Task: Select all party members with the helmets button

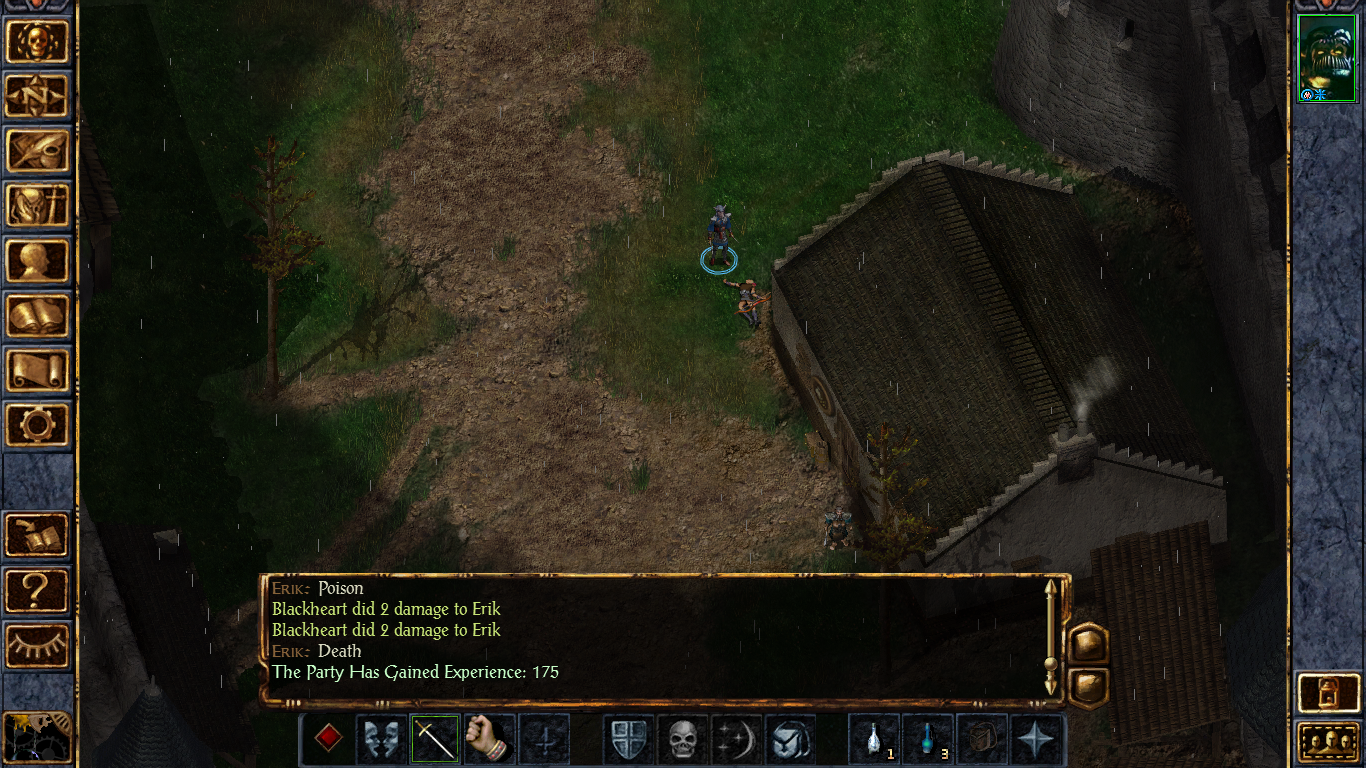Action: [x=1330, y=740]
